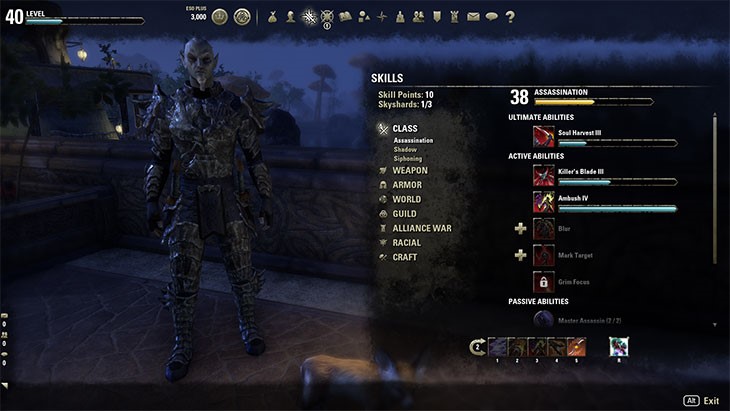Unlock Mark Target using its plus button
The height and width of the screenshot is (411, 730).
point(520,255)
